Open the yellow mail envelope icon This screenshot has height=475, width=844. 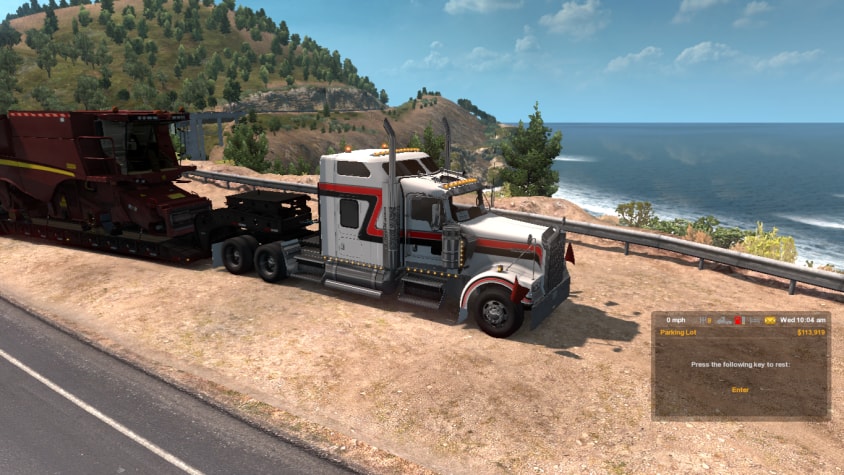(x=771, y=320)
